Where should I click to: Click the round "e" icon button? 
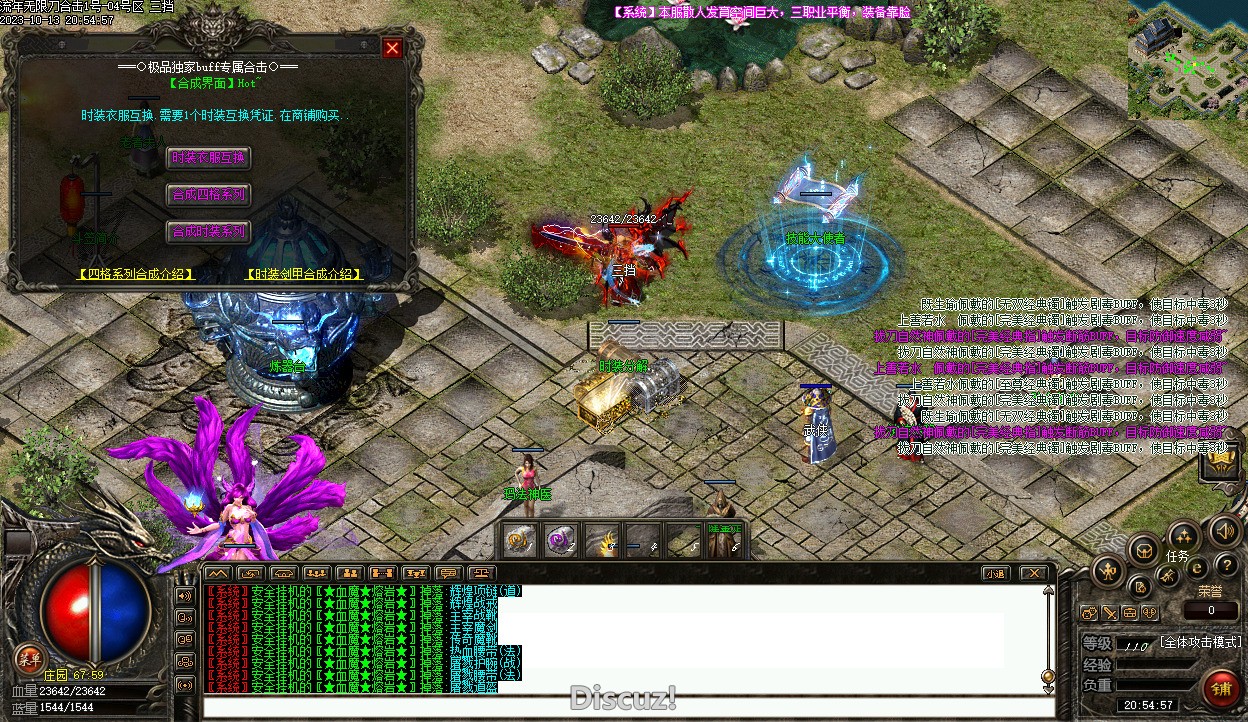(x=1197, y=569)
